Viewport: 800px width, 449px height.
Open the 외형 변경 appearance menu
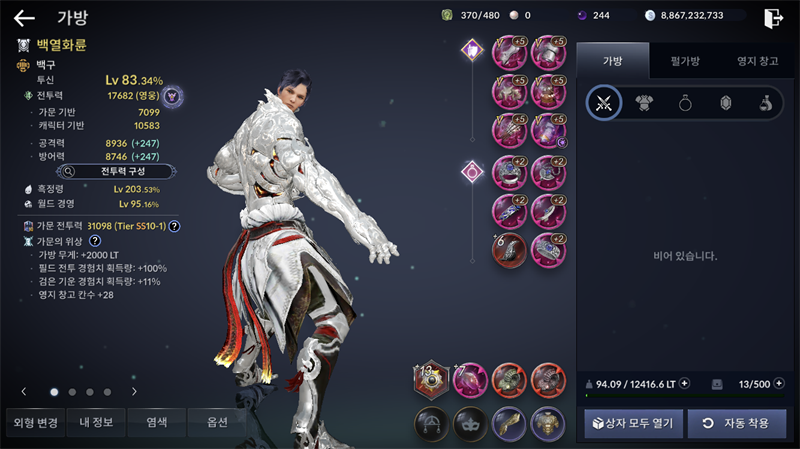pyautogui.click(x=36, y=423)
